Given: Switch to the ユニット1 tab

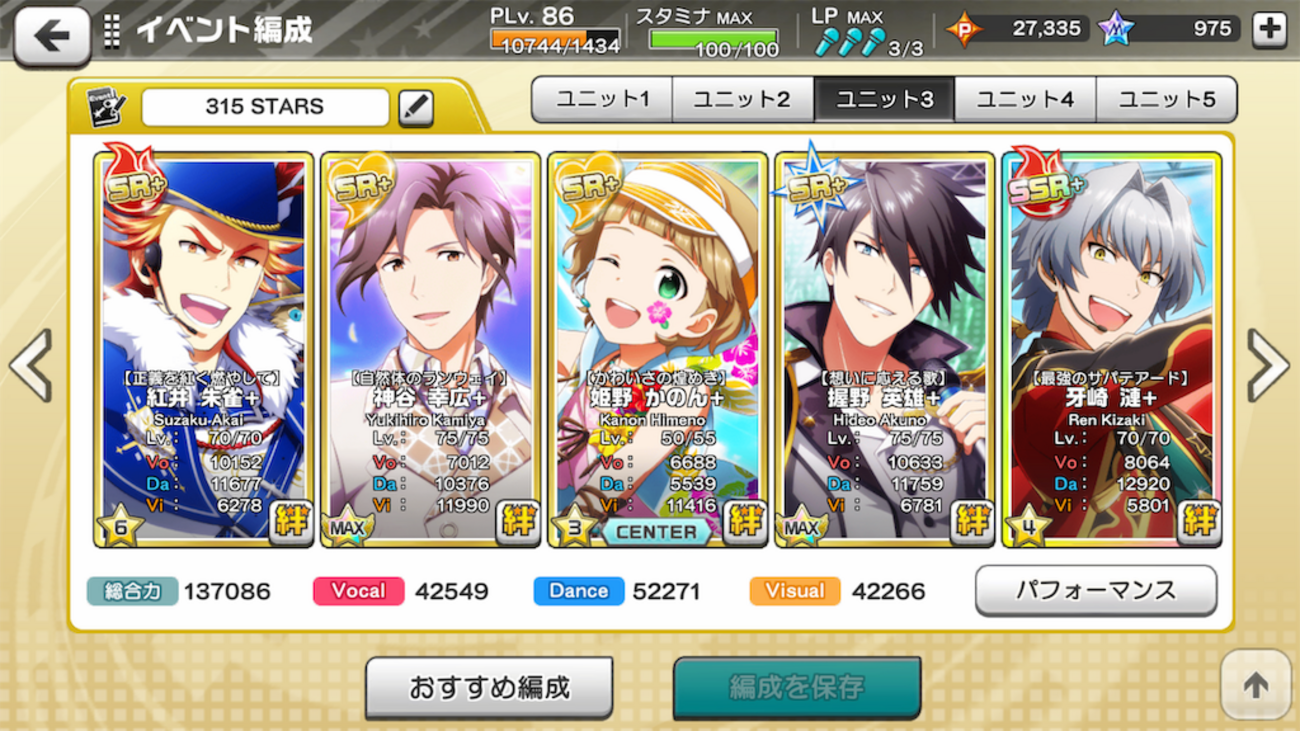Looking at the screenshot, I should click(x=602, y=99).
